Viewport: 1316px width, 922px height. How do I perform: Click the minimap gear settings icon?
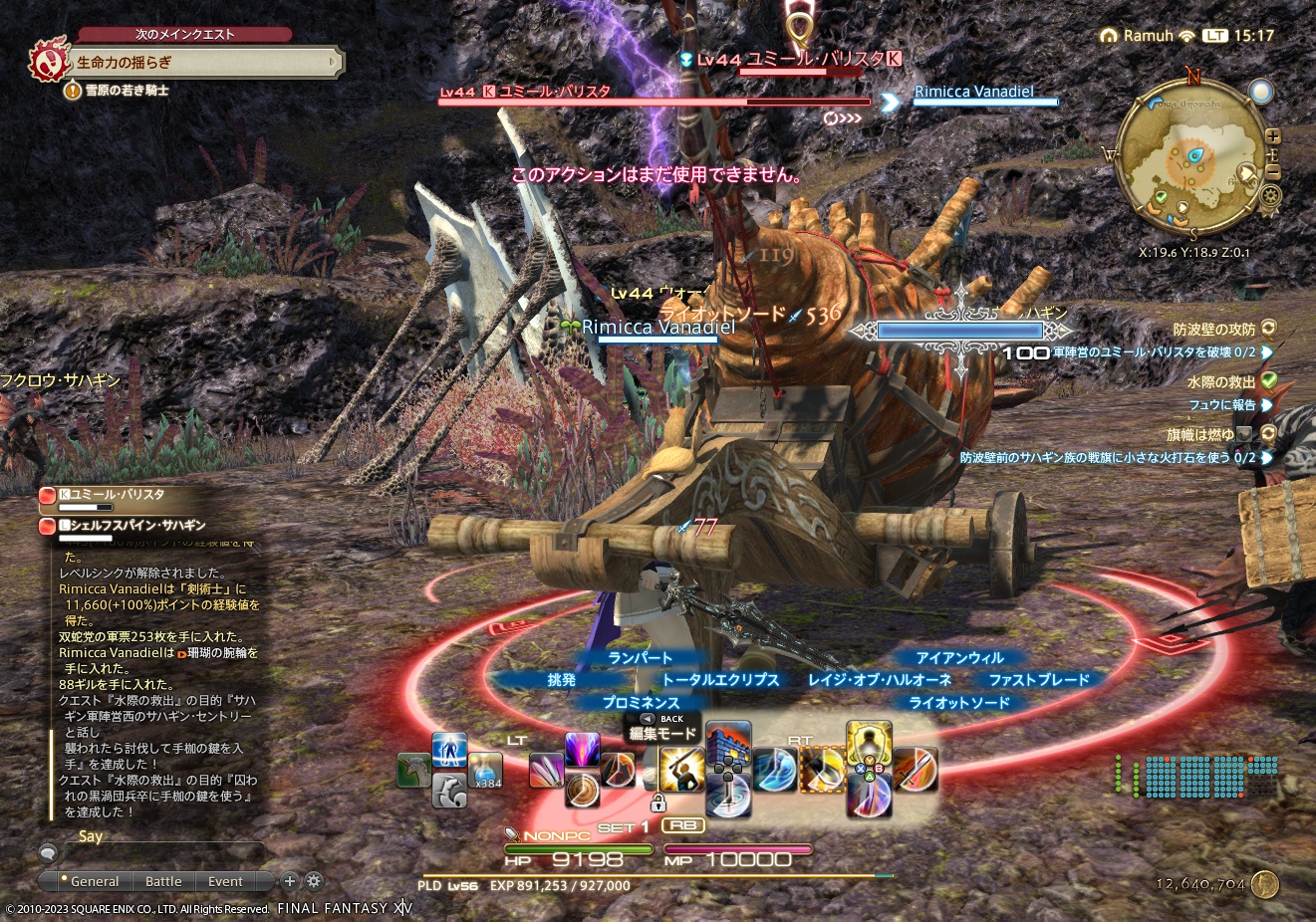(1270, 195)
